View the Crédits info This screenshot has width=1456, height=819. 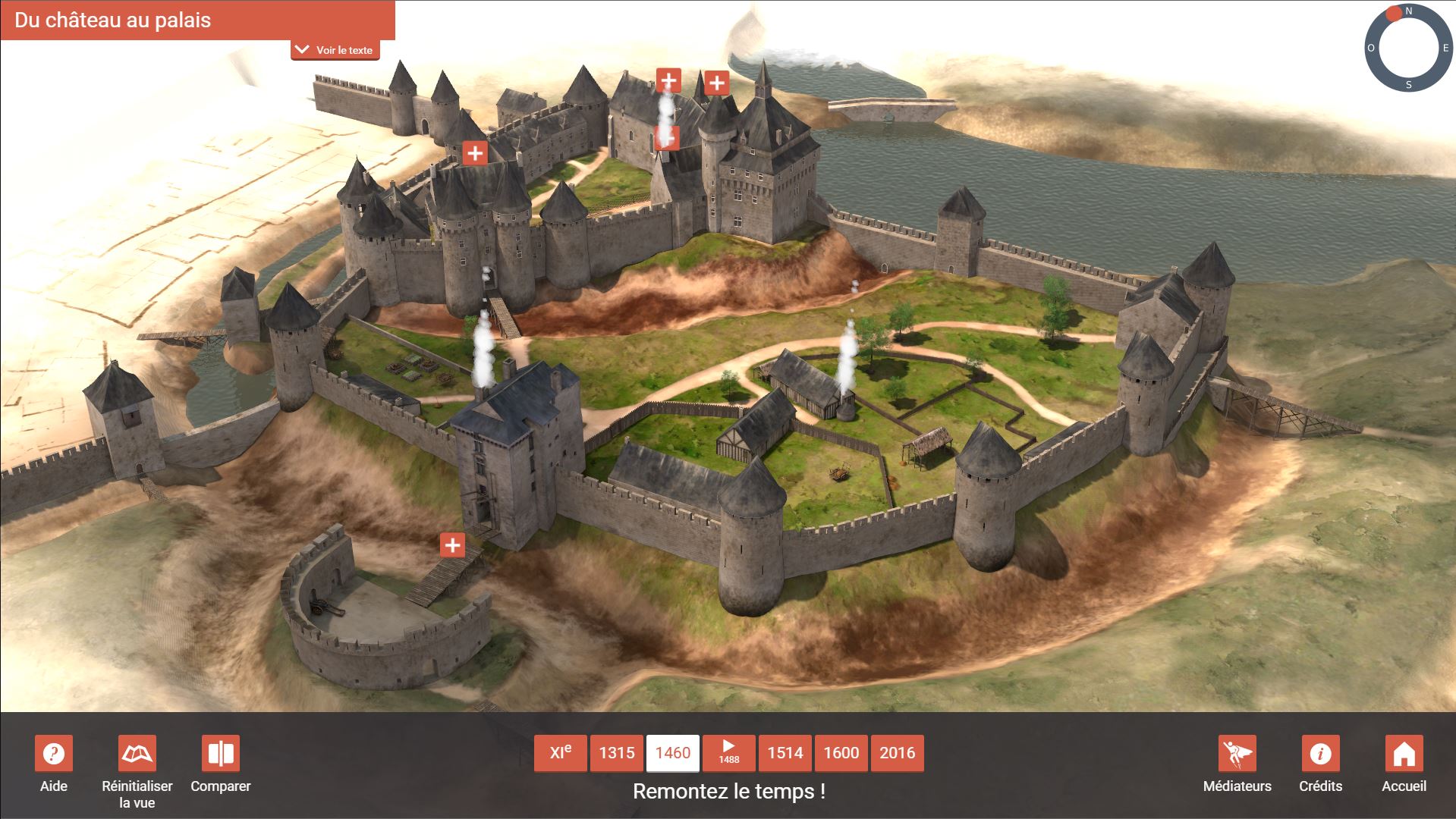click(x=1321, y=754)
